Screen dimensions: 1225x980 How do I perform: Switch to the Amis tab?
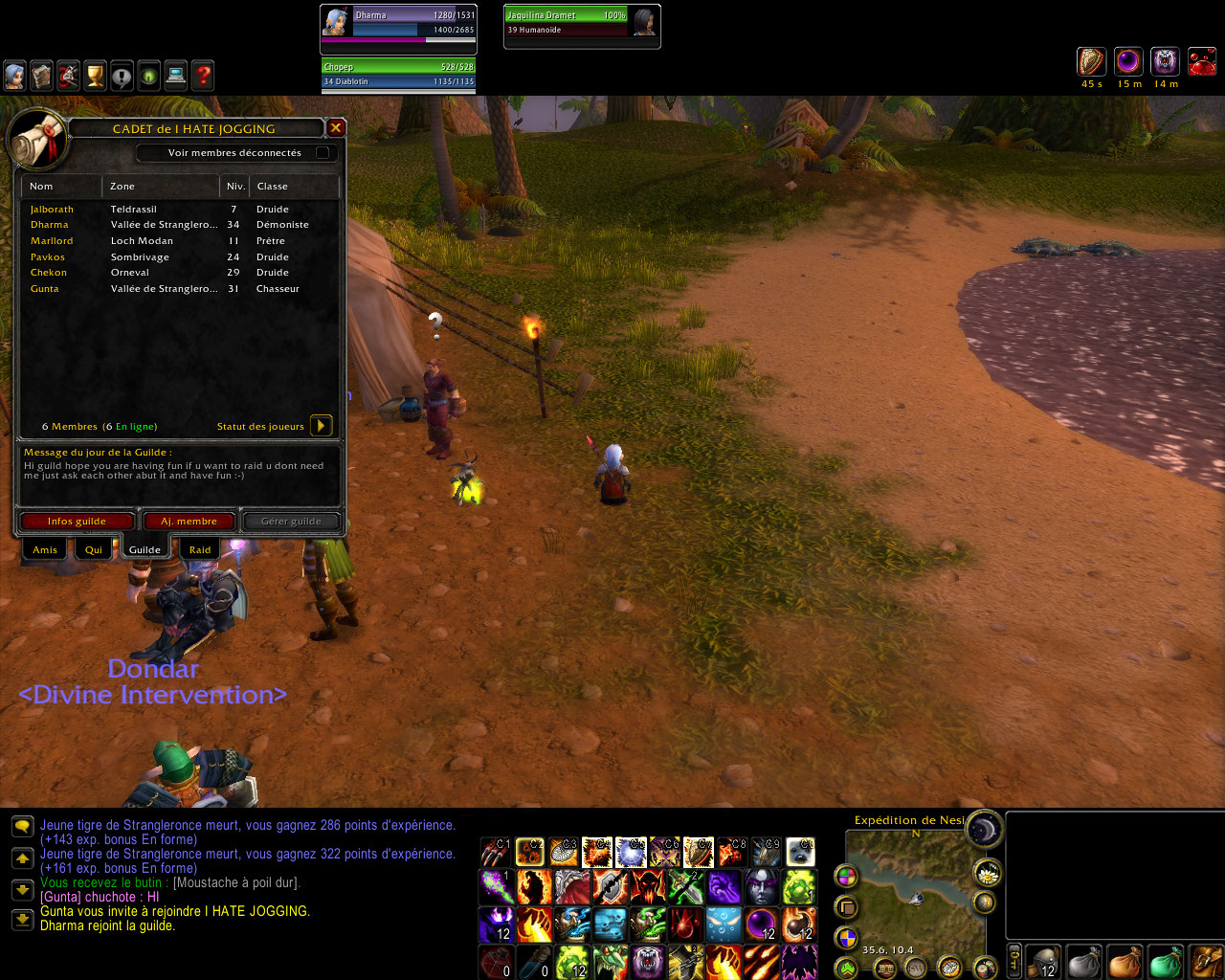click(x=45, y=549)
